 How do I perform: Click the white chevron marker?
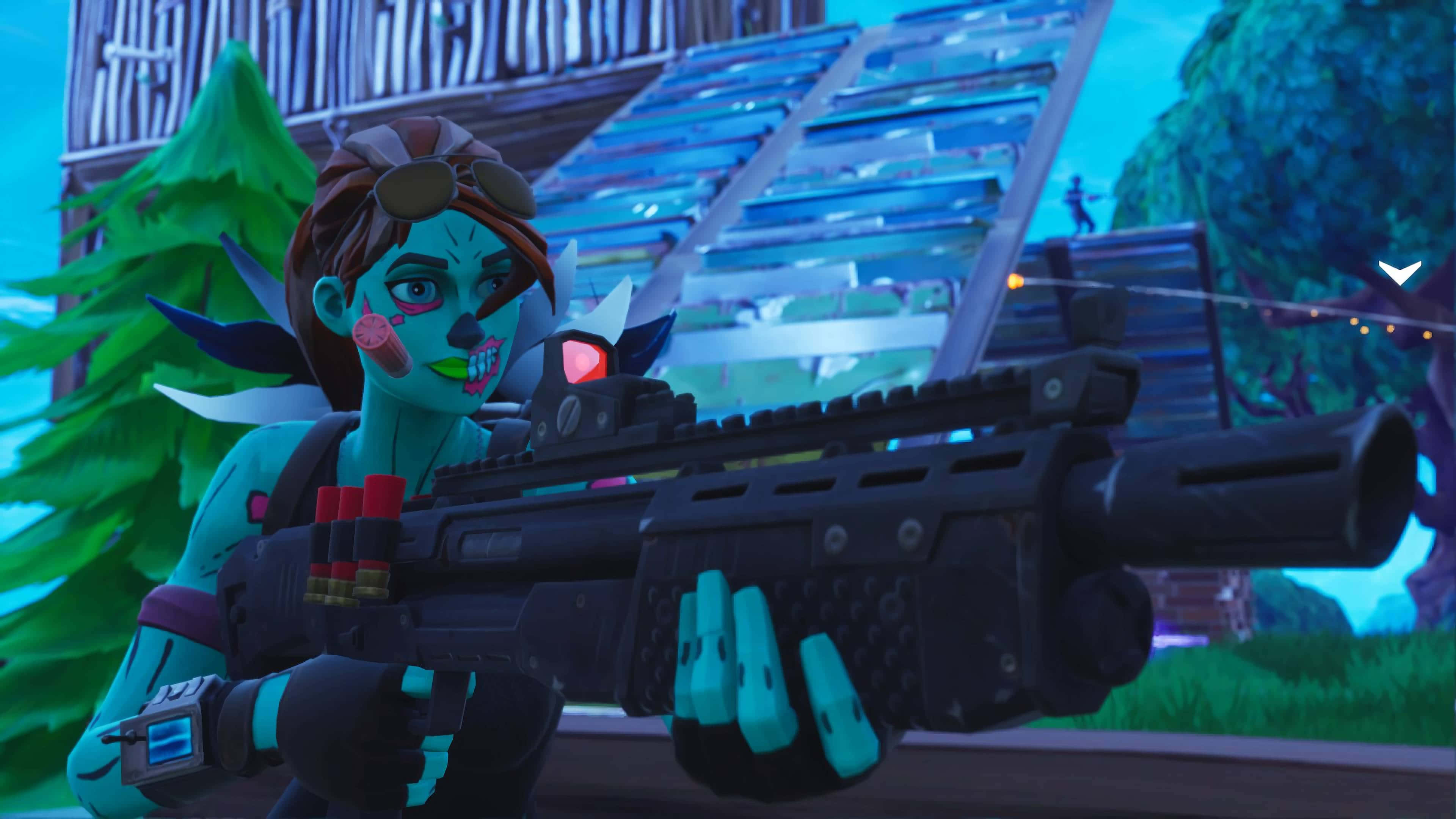[1400, 273]
